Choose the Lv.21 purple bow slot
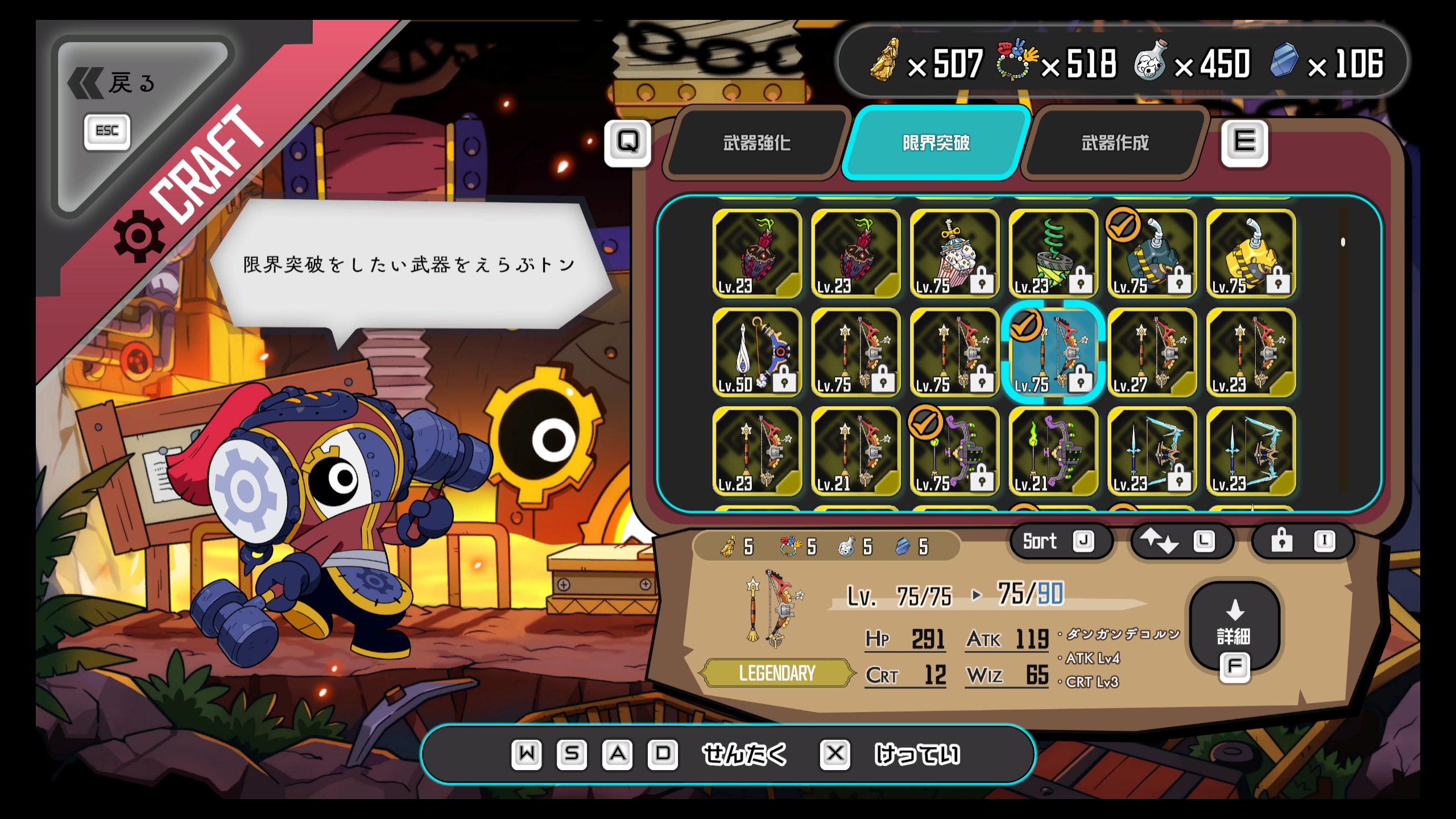The height and width of the screenshot is (819, 1456). (1053, 452)
